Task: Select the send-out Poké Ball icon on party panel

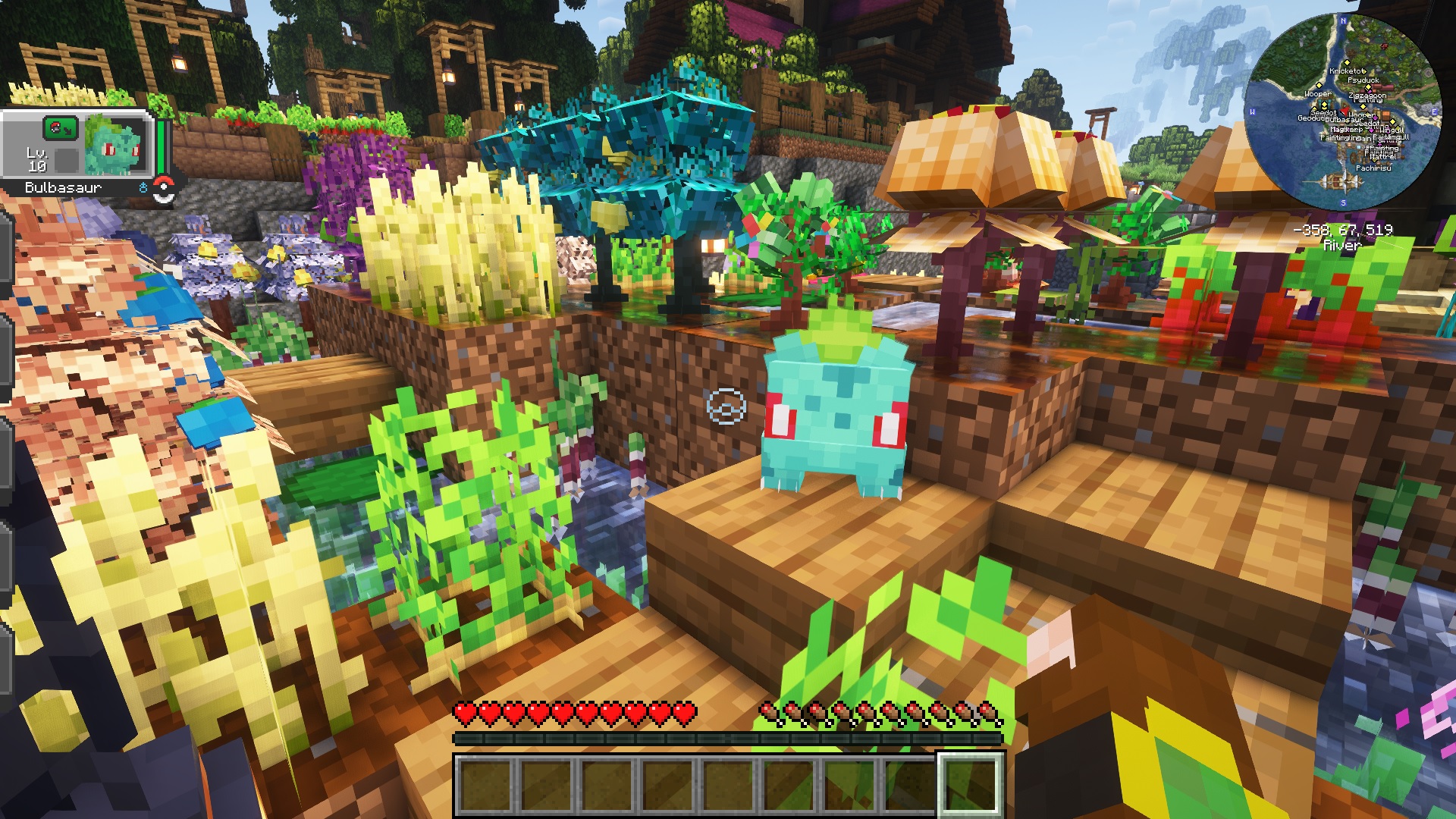Action: [x=60, y=128]
